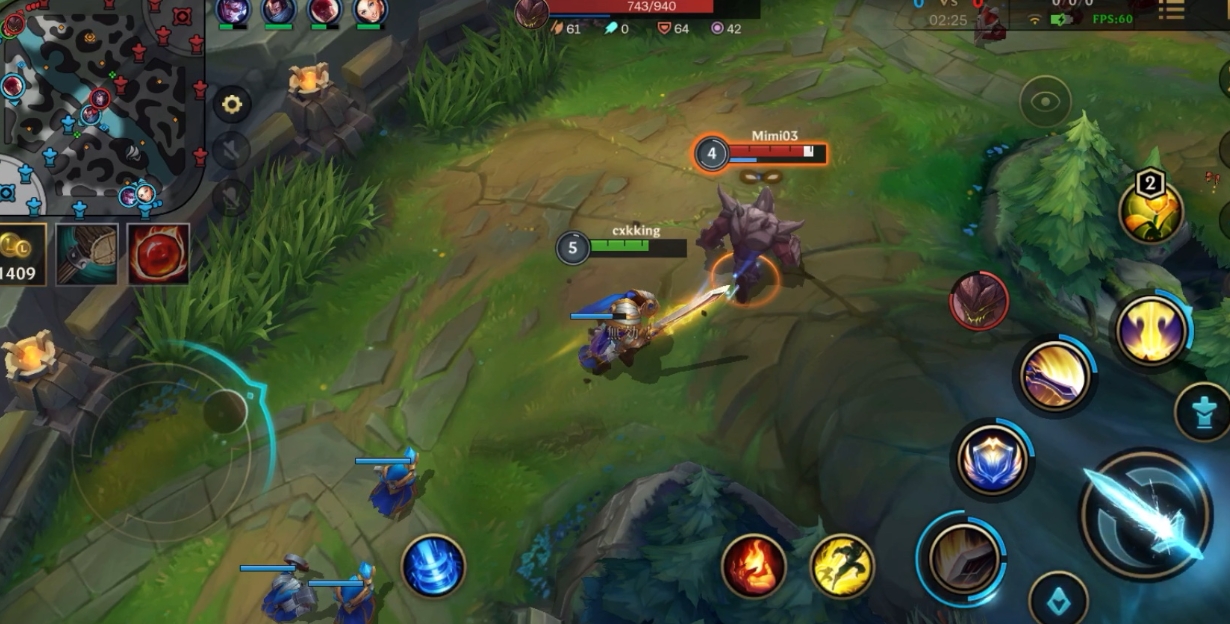Screen dimensions: 1230x624
Task: Open settings with the gear icon
Action: click(x=232, y=104)
